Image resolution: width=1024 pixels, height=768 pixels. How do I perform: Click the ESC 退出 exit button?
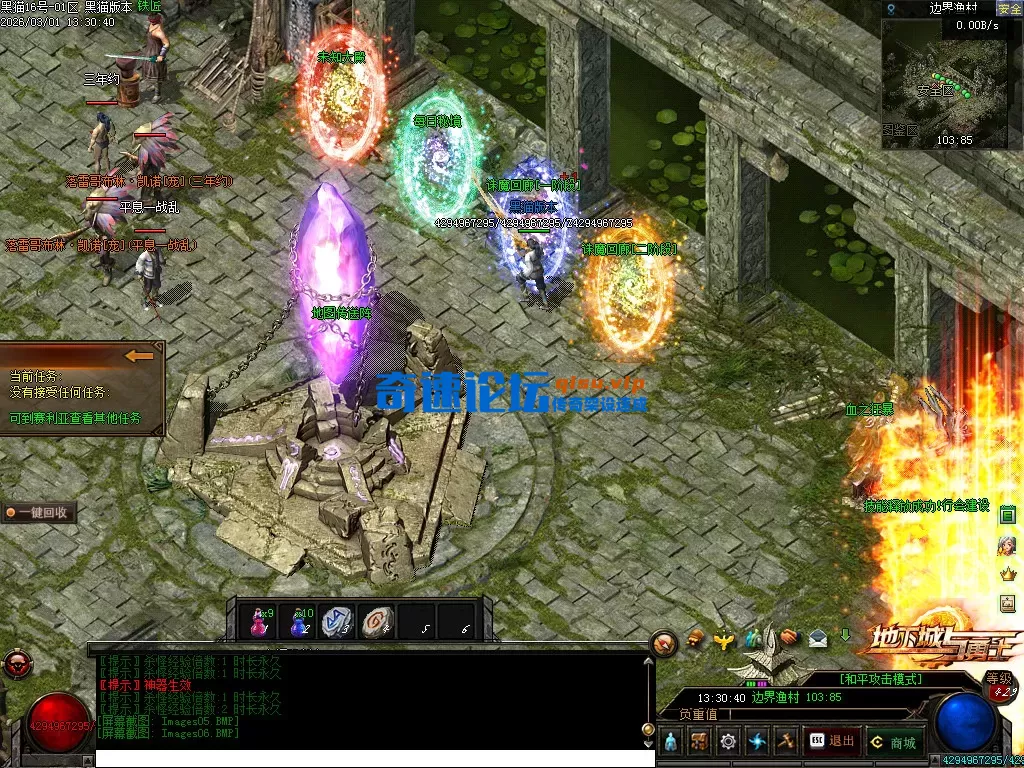pos(832,742)
